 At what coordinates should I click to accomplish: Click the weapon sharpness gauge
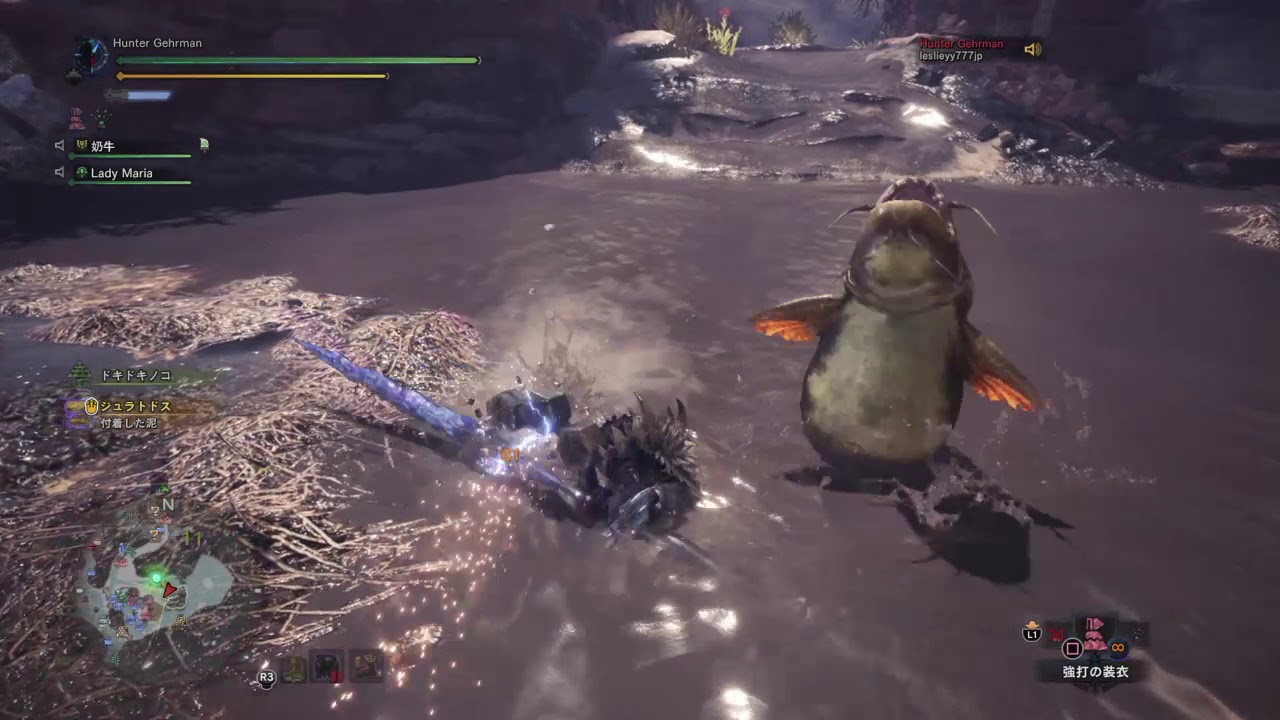pyautogui.click(x=140, y=96)
